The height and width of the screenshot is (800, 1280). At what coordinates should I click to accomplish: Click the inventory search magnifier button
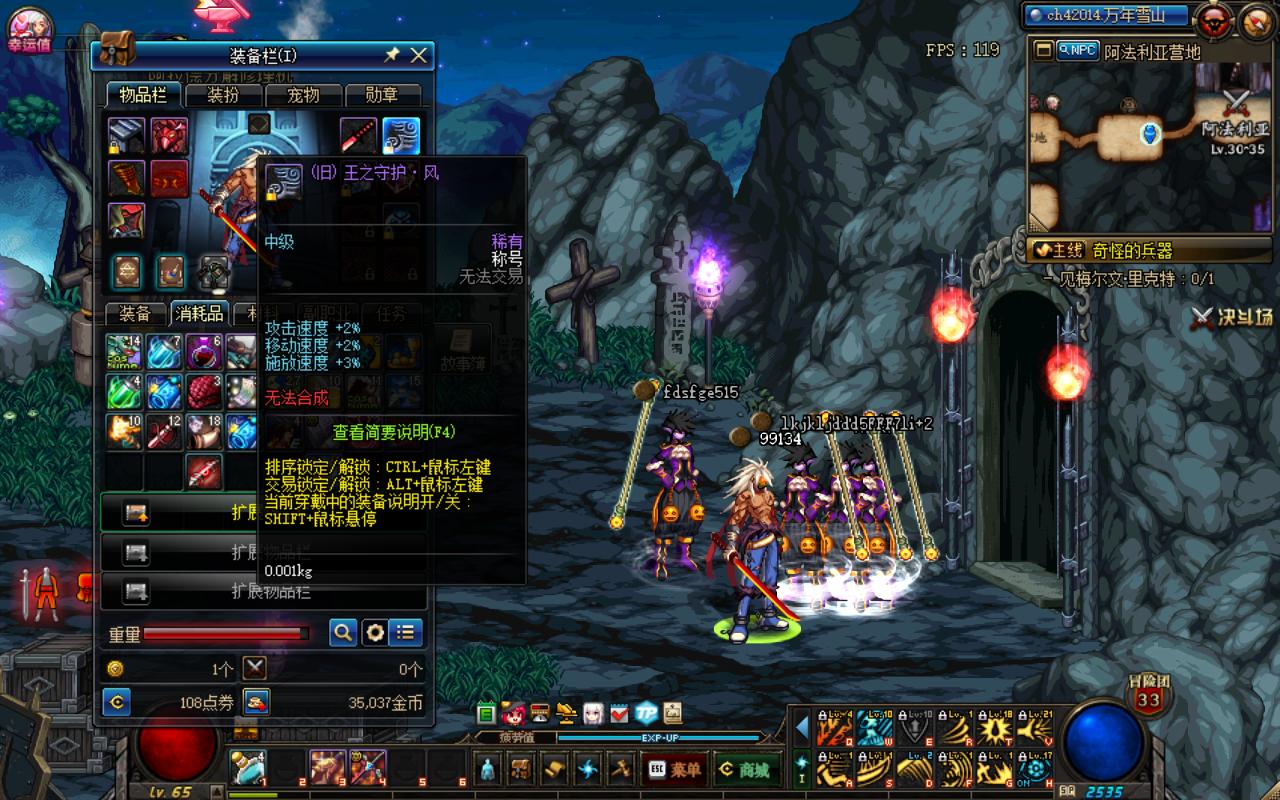[343, 632]
